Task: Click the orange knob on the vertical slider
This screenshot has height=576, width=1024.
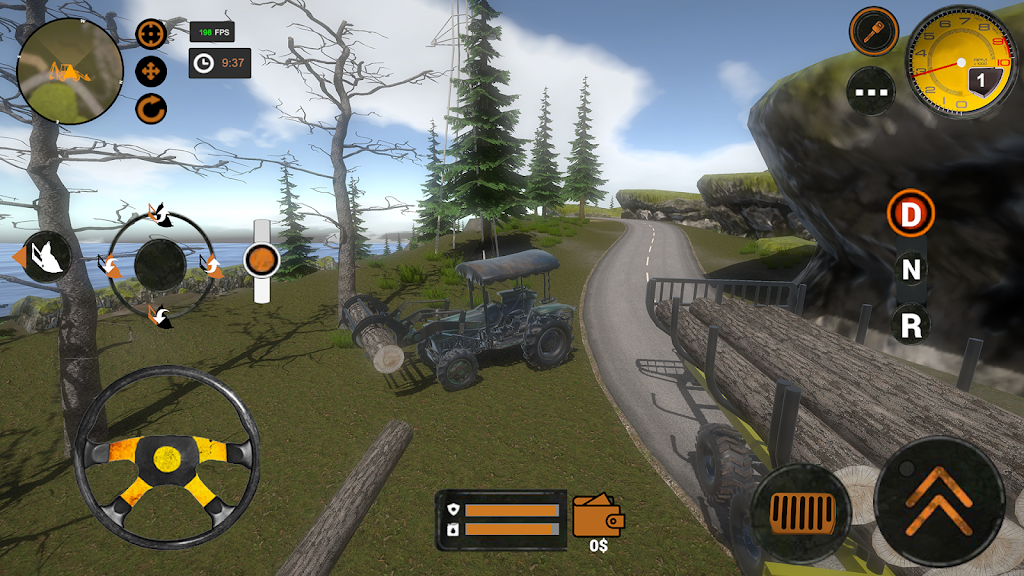Action: click(x=262, y=260)
